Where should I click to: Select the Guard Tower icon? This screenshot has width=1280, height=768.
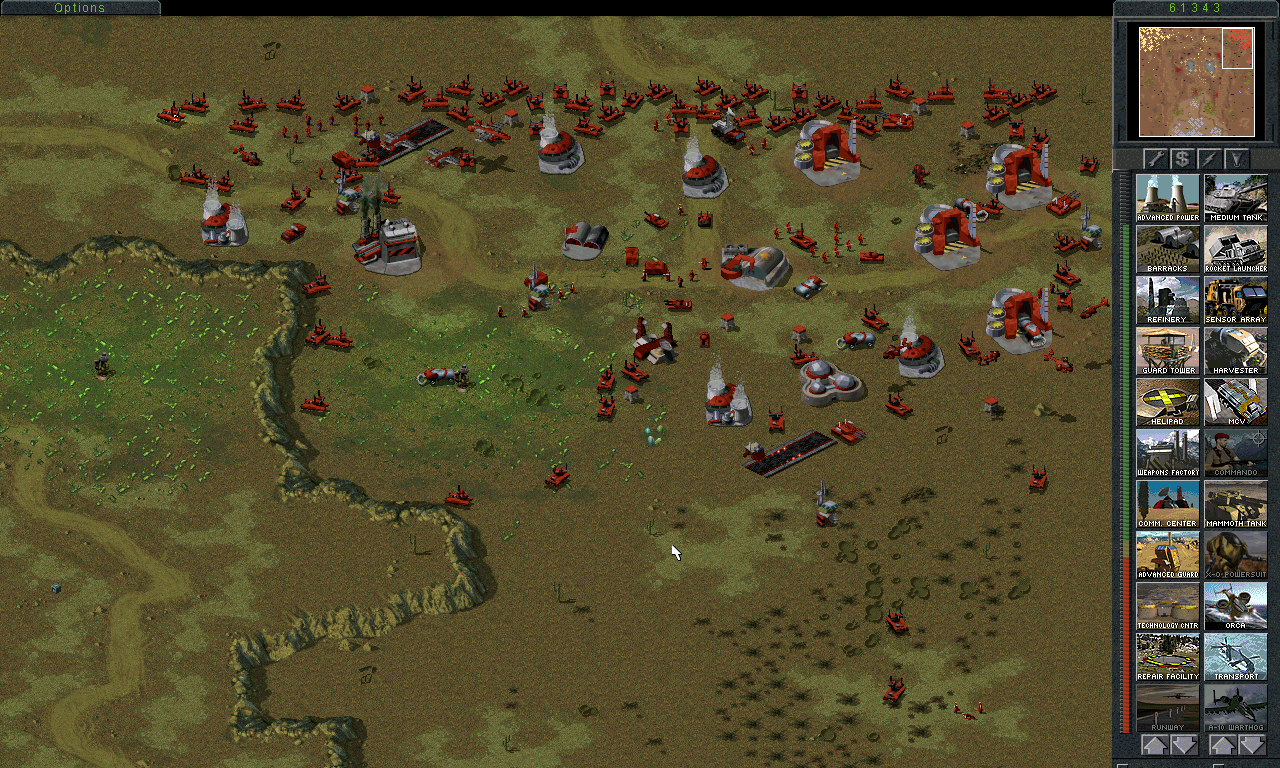click(x=1168, y=348)
